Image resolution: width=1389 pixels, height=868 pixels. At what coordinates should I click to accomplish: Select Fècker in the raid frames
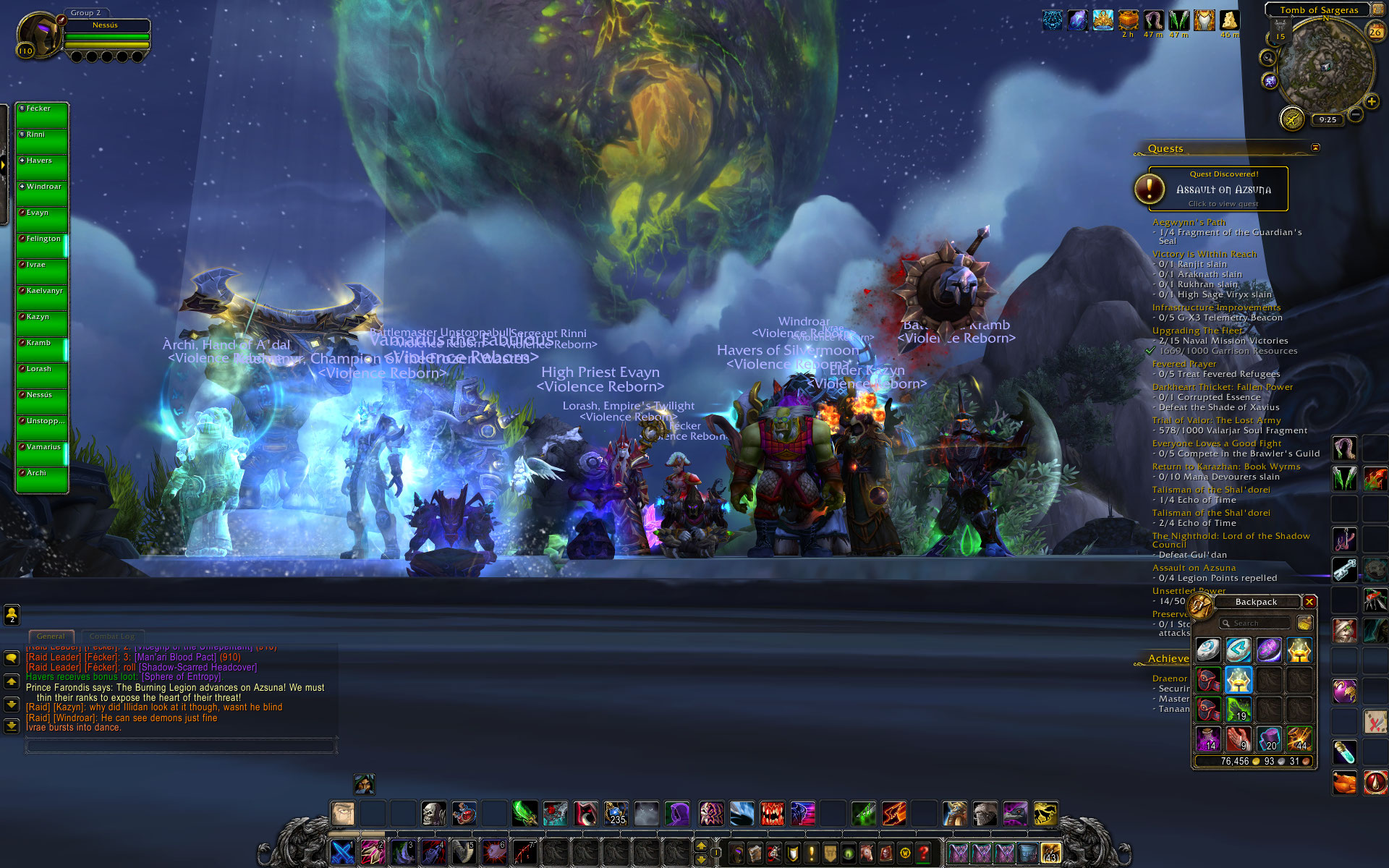tap(43, 116)
